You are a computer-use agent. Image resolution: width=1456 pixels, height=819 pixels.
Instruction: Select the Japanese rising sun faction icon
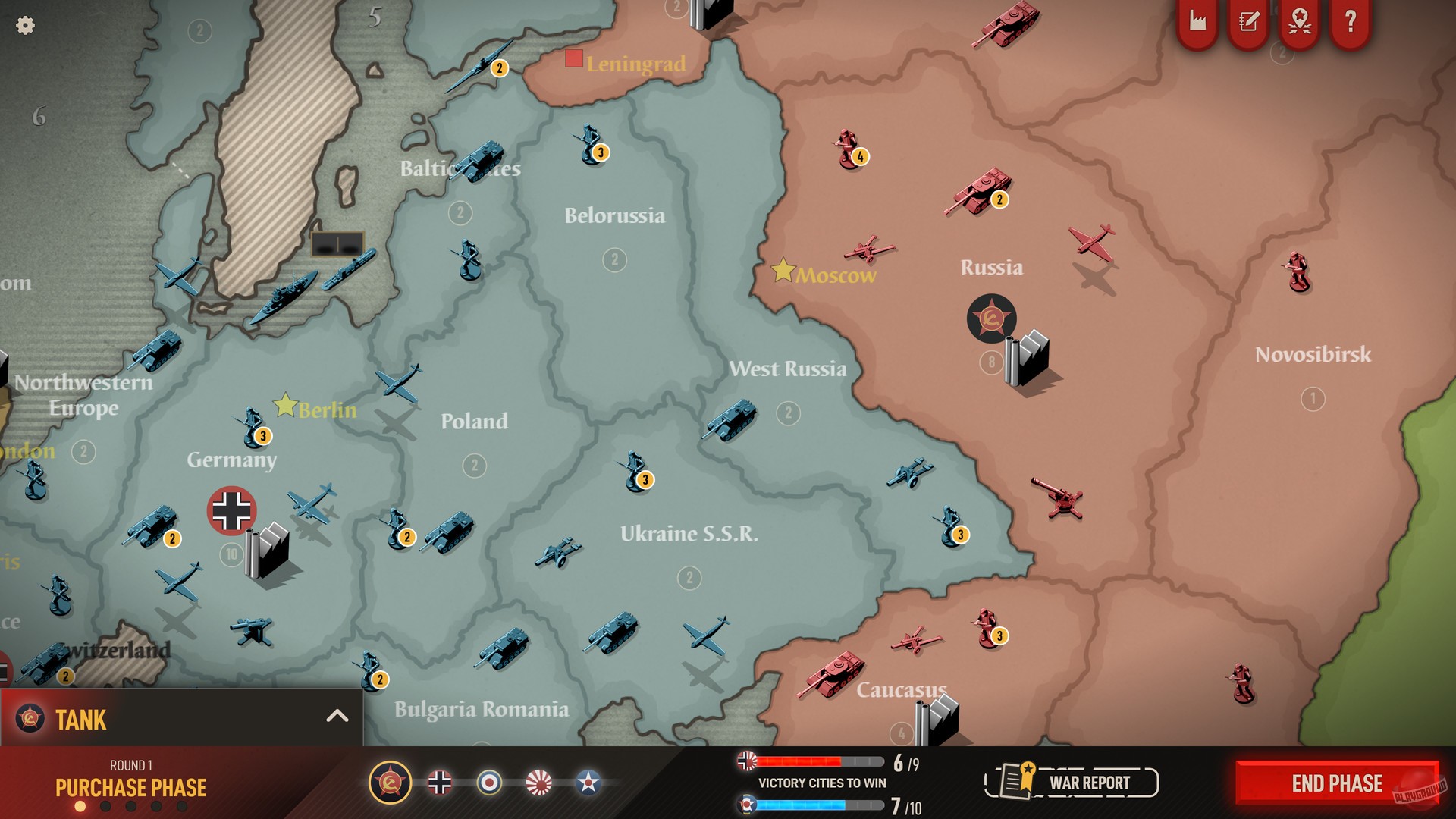538,782
